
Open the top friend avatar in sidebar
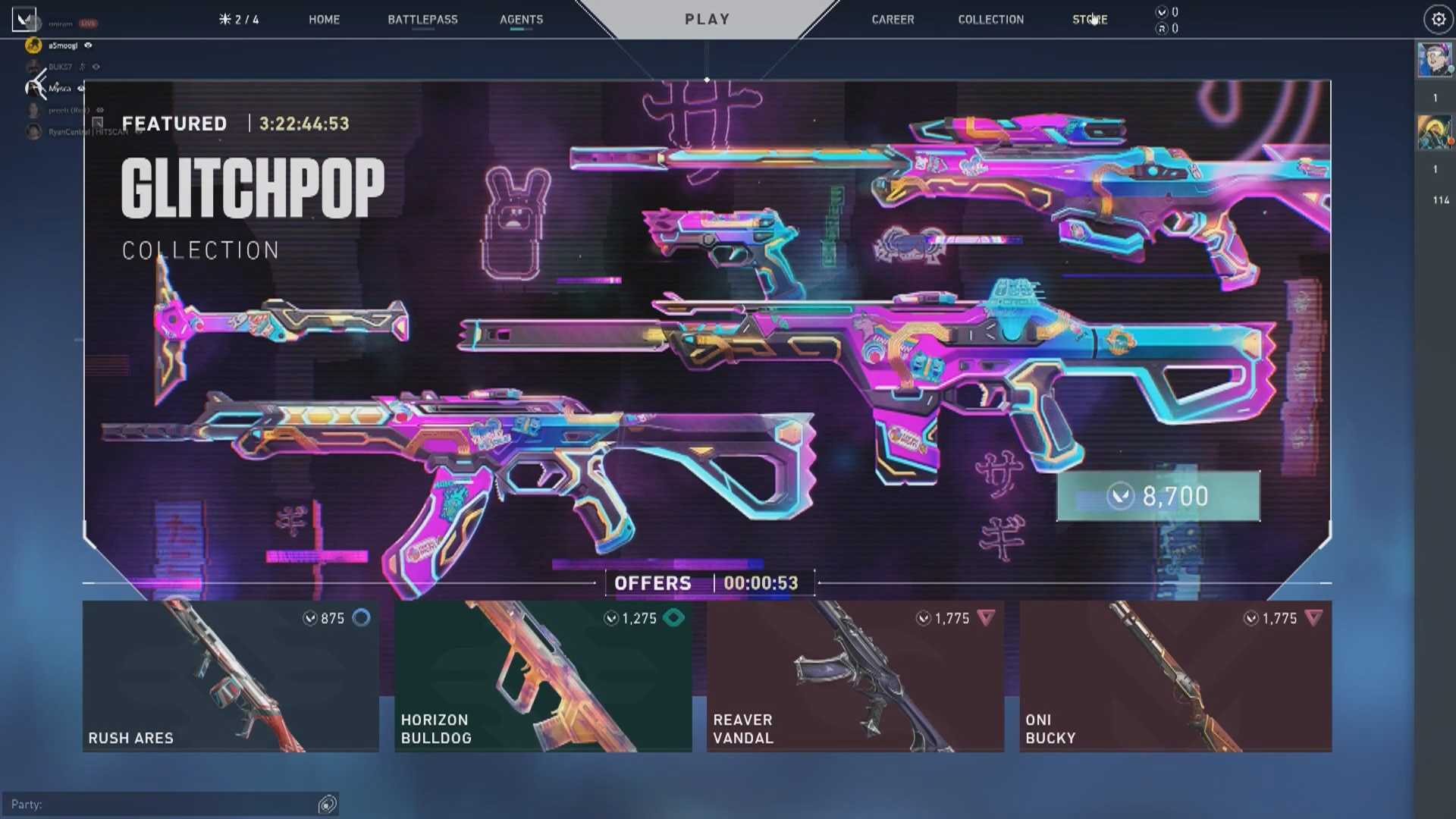tap(1434, 59)
